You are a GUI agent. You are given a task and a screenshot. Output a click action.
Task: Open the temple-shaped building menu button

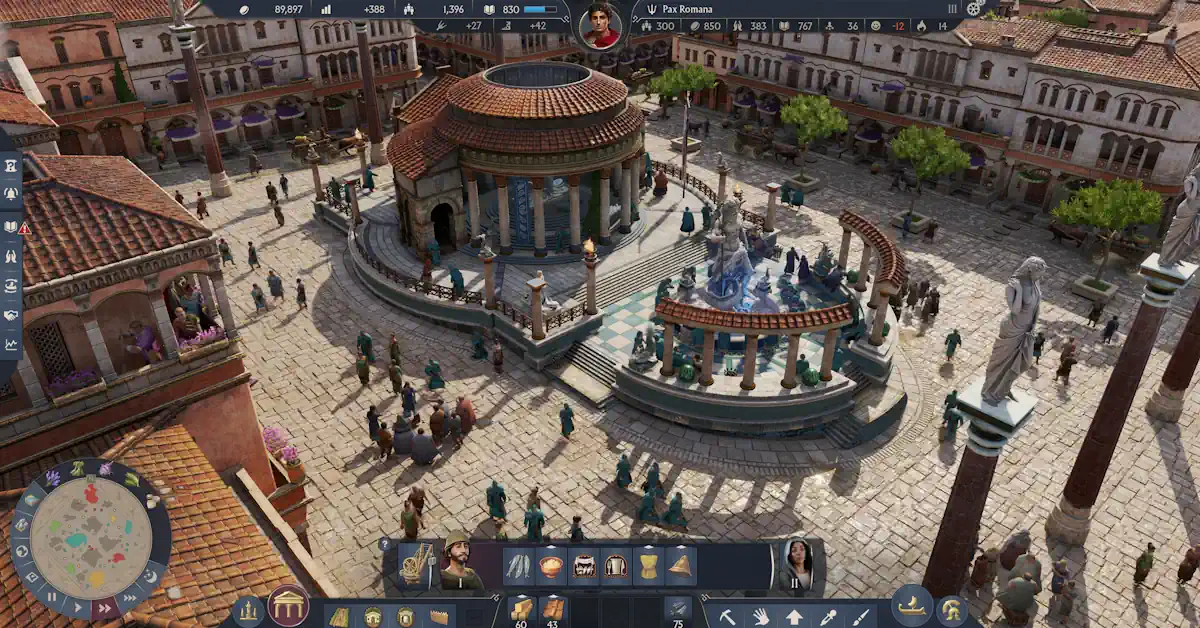[288, 606]
